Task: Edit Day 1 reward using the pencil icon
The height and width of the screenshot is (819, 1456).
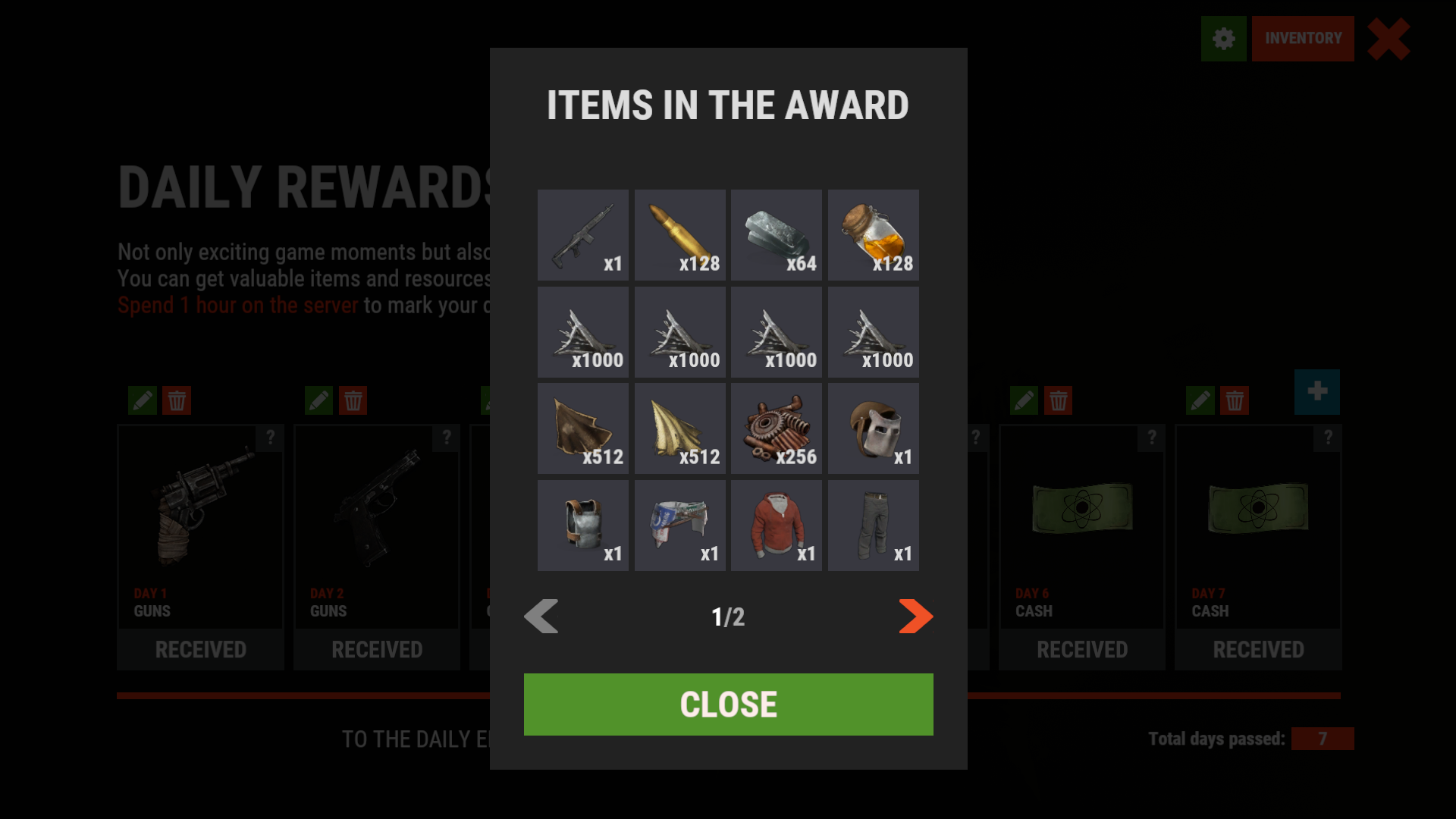Action: pos(143,400)
